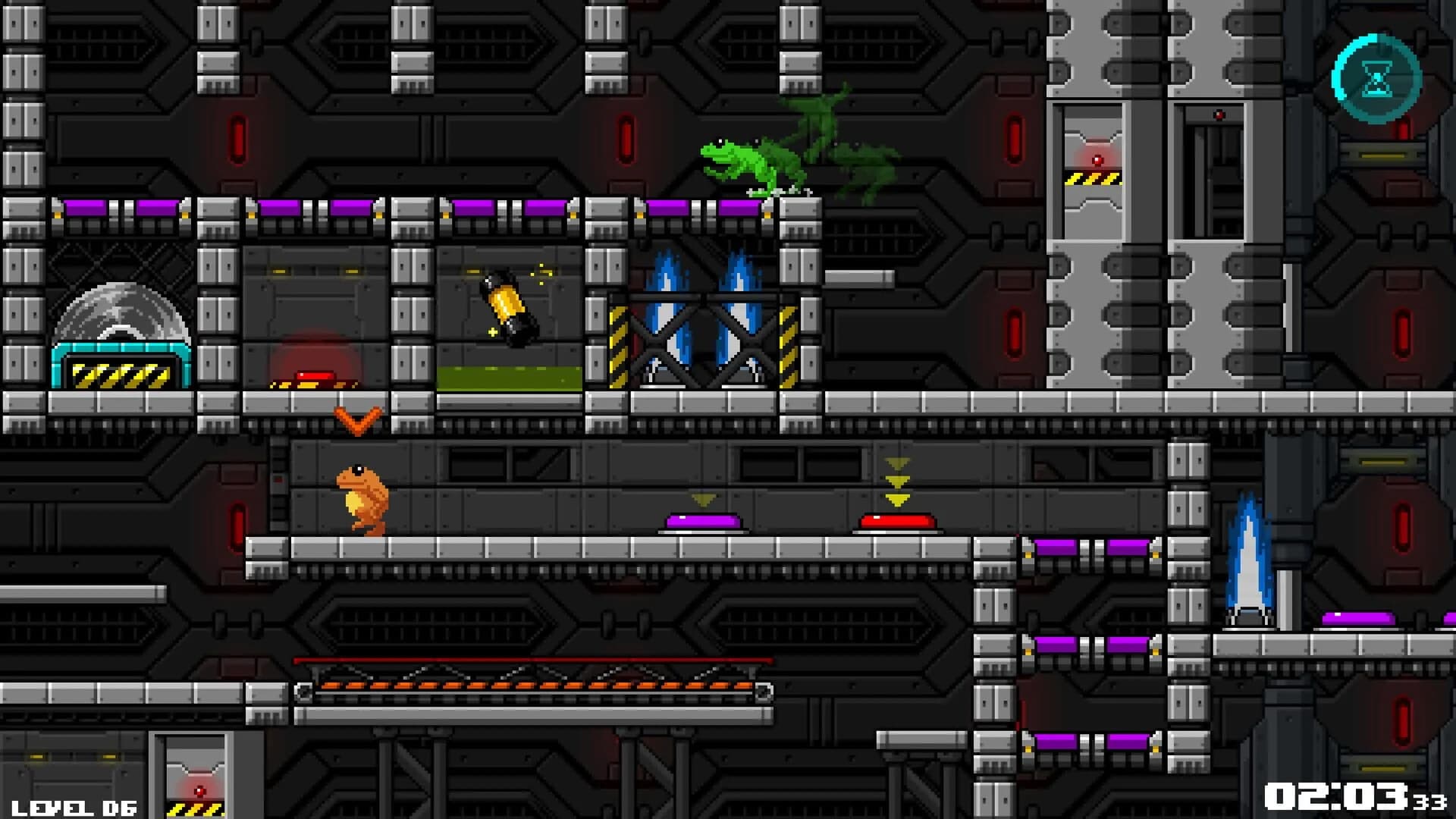Click the single yellow arrow above the purple button
Screen dimensions: 1456x819
tap(701, 500)
